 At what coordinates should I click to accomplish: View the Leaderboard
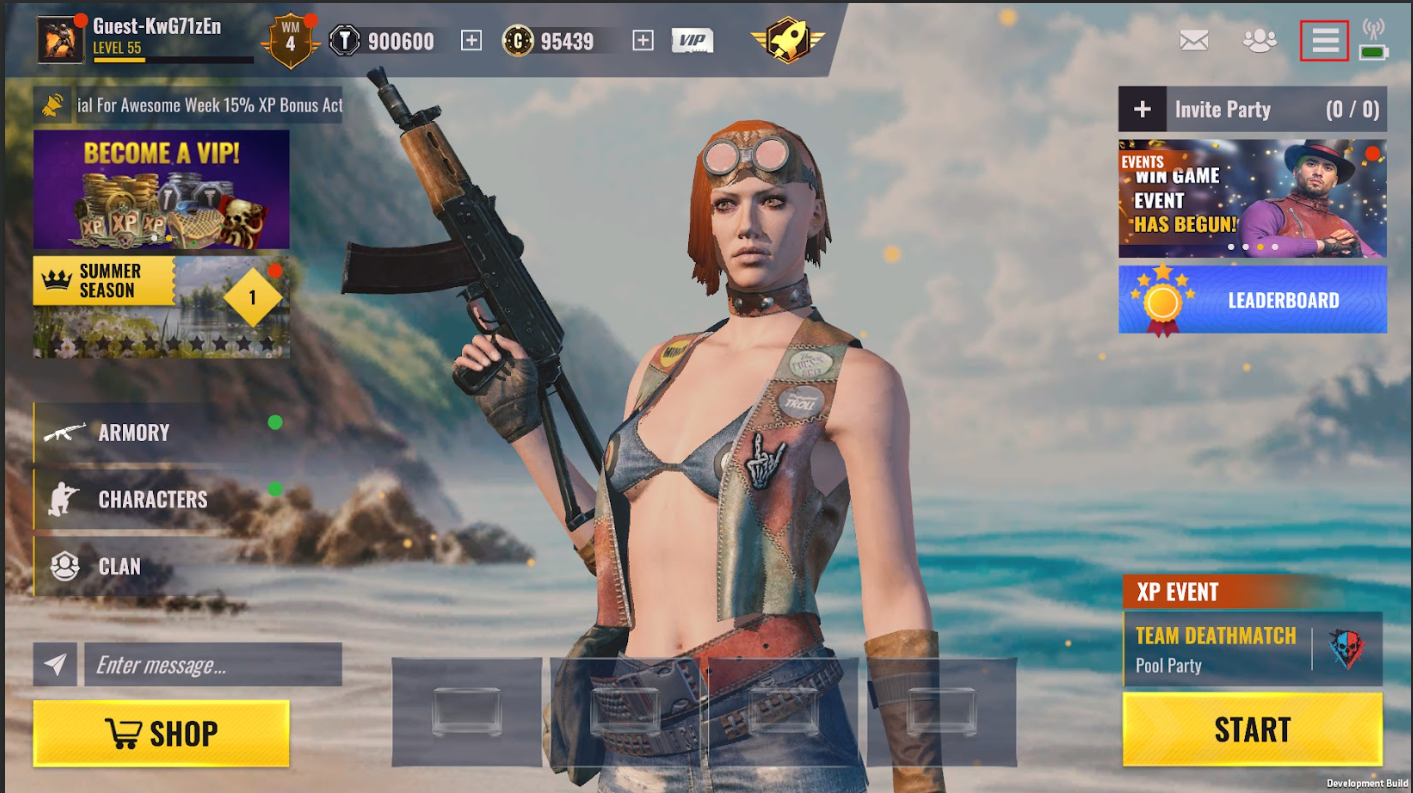pos(1252,300)
